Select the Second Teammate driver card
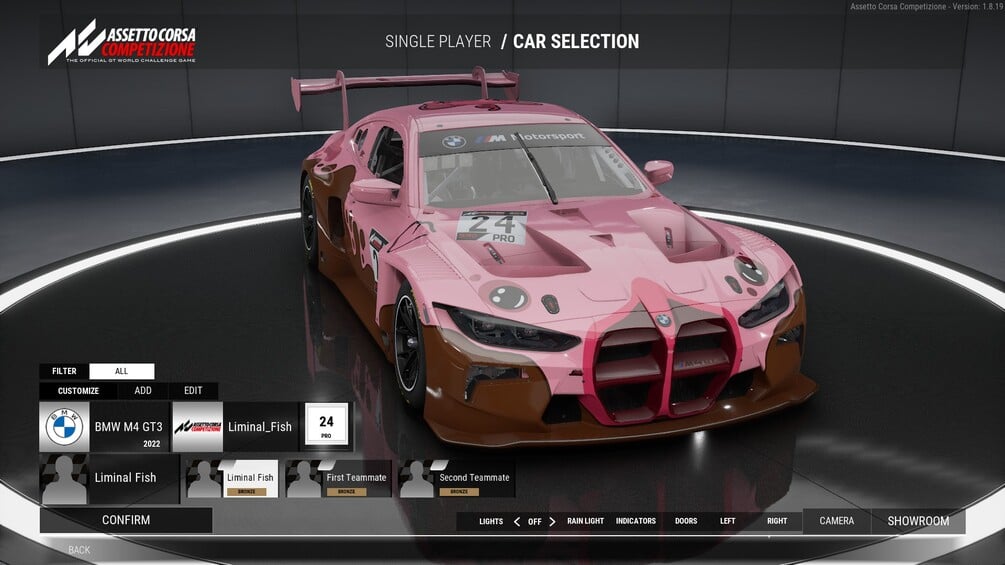The image size is (1005, 565). click(456, 479)
